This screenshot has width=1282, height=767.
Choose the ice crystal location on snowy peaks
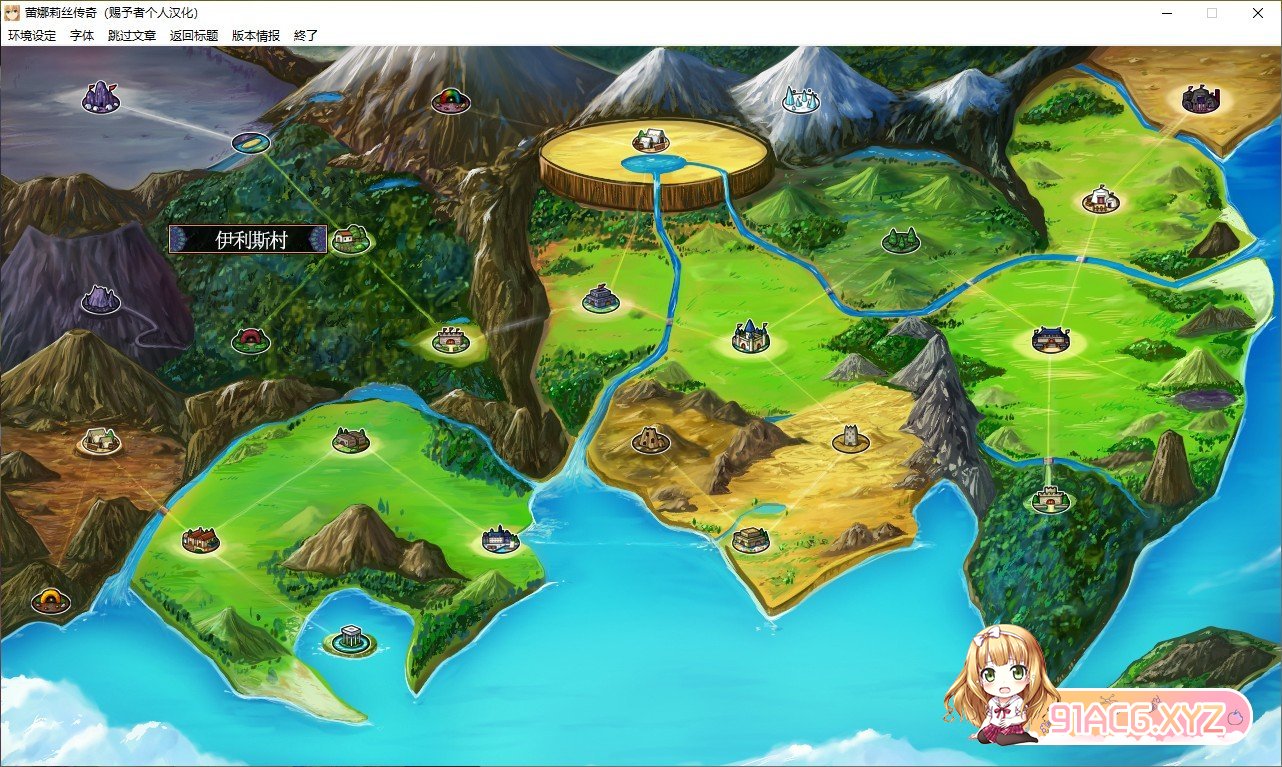(800, 100)
